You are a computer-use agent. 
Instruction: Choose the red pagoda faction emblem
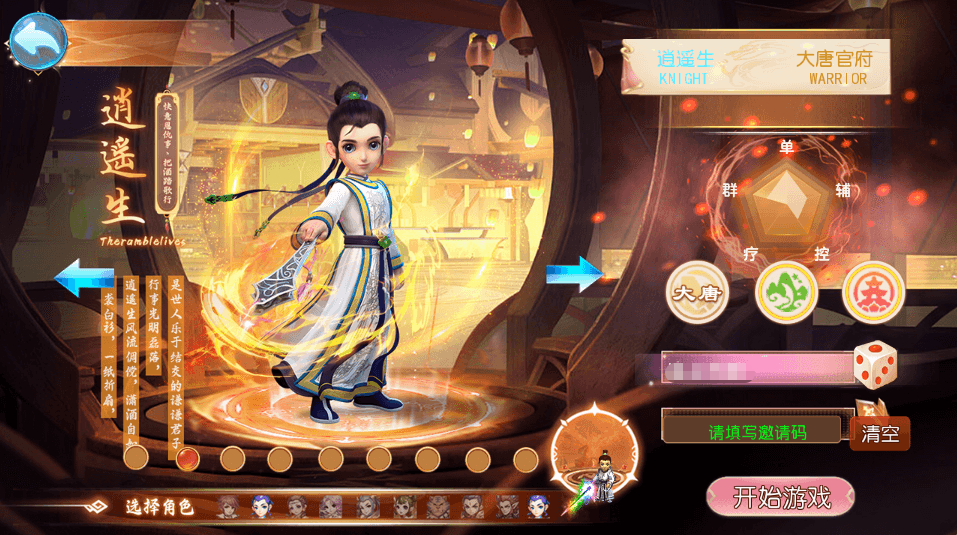(x=873, y=292)
